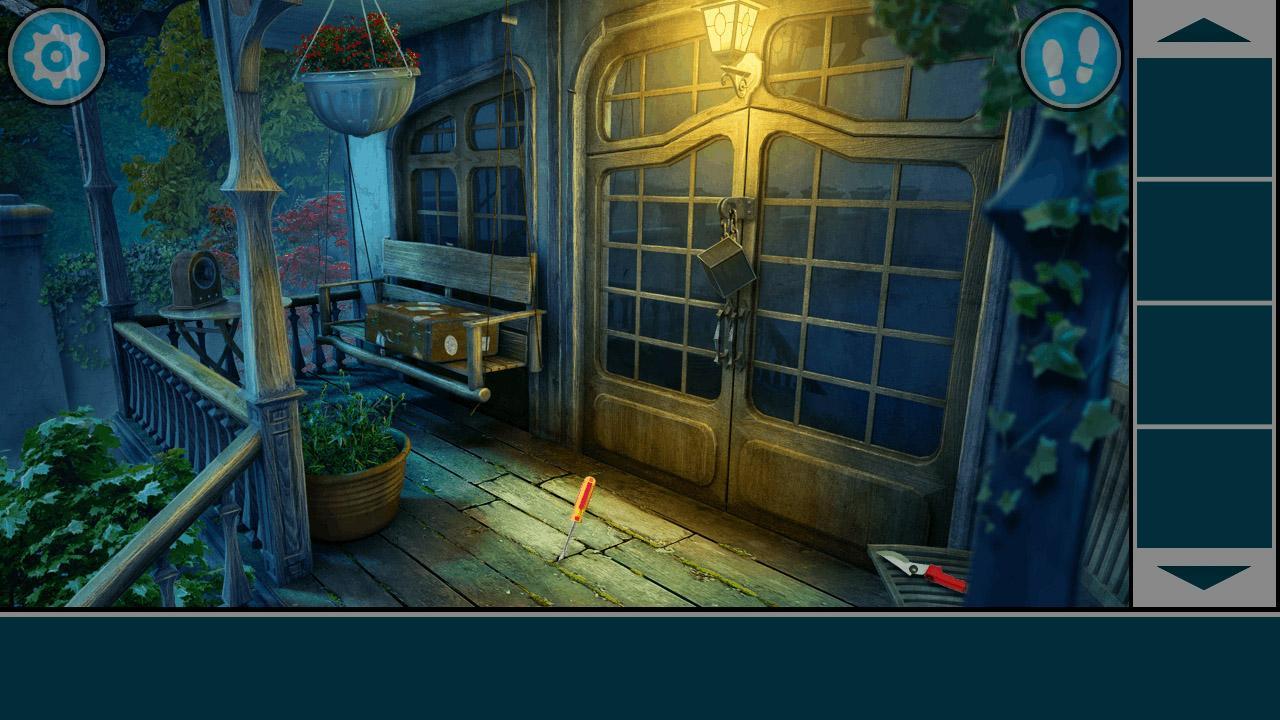Open the settings gear menu
Viewport: 1280px width, 720px height.
pyautogui.click(x=57, y=57)
